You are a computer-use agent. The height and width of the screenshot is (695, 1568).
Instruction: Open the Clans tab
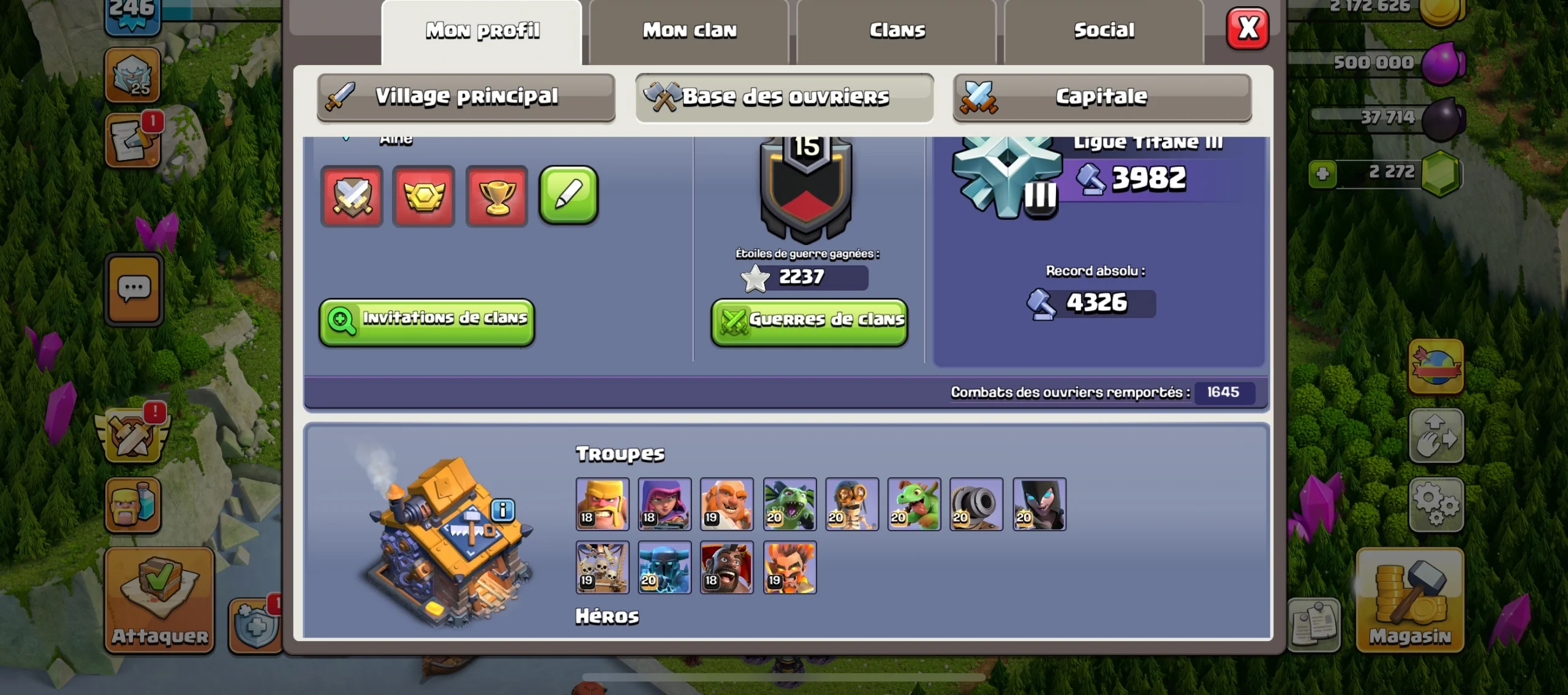pyautogui.click(x=897, y=31)
